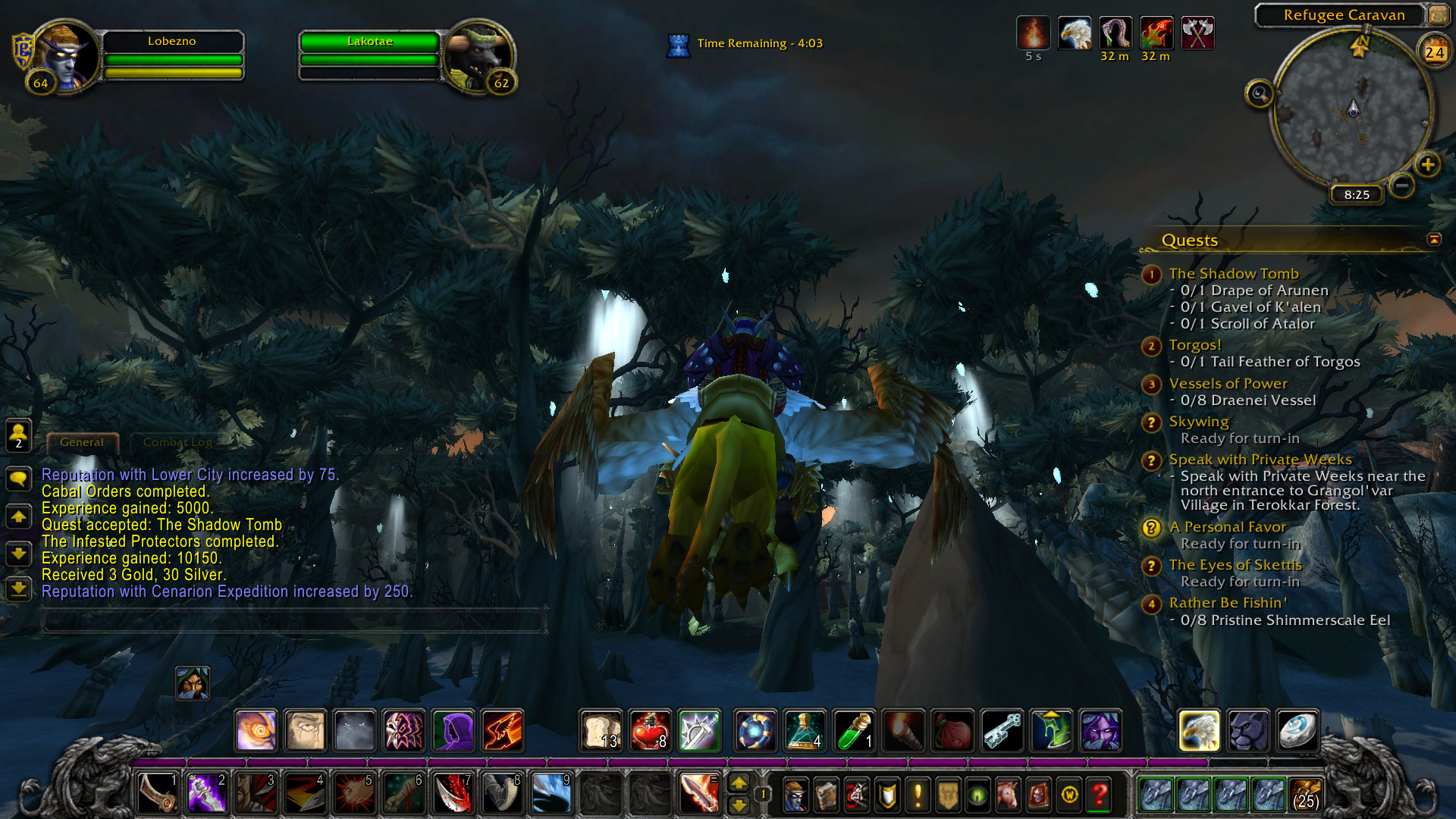This screenshot has height=819, width=1456.
Task: Click the target portrait of Lakotae
Action: 476,55
